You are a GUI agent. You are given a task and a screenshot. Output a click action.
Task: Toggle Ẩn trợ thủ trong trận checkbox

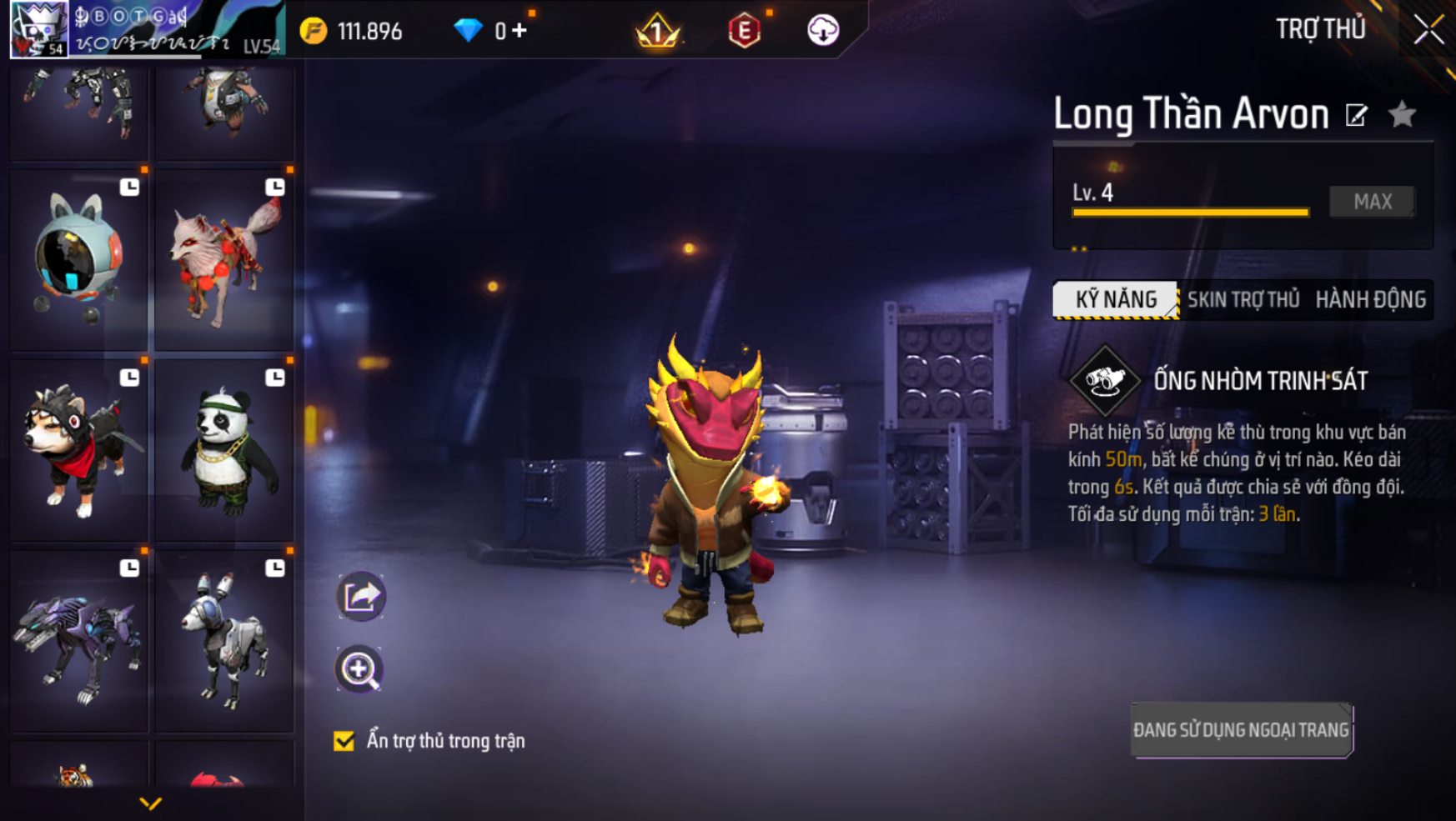tap(344, 741)
